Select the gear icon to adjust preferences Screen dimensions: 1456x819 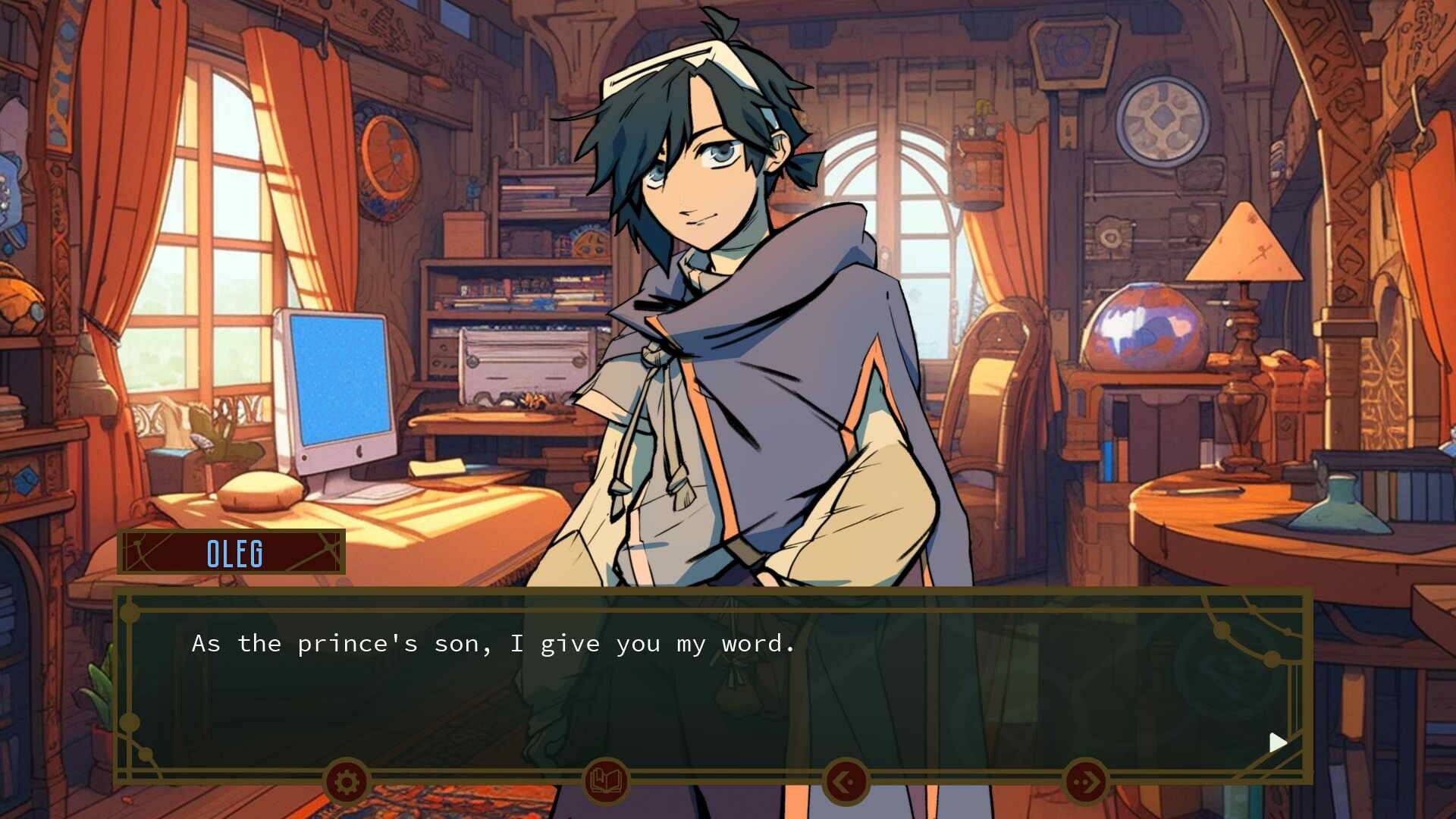pyautogui.click(x=346, y=781)
